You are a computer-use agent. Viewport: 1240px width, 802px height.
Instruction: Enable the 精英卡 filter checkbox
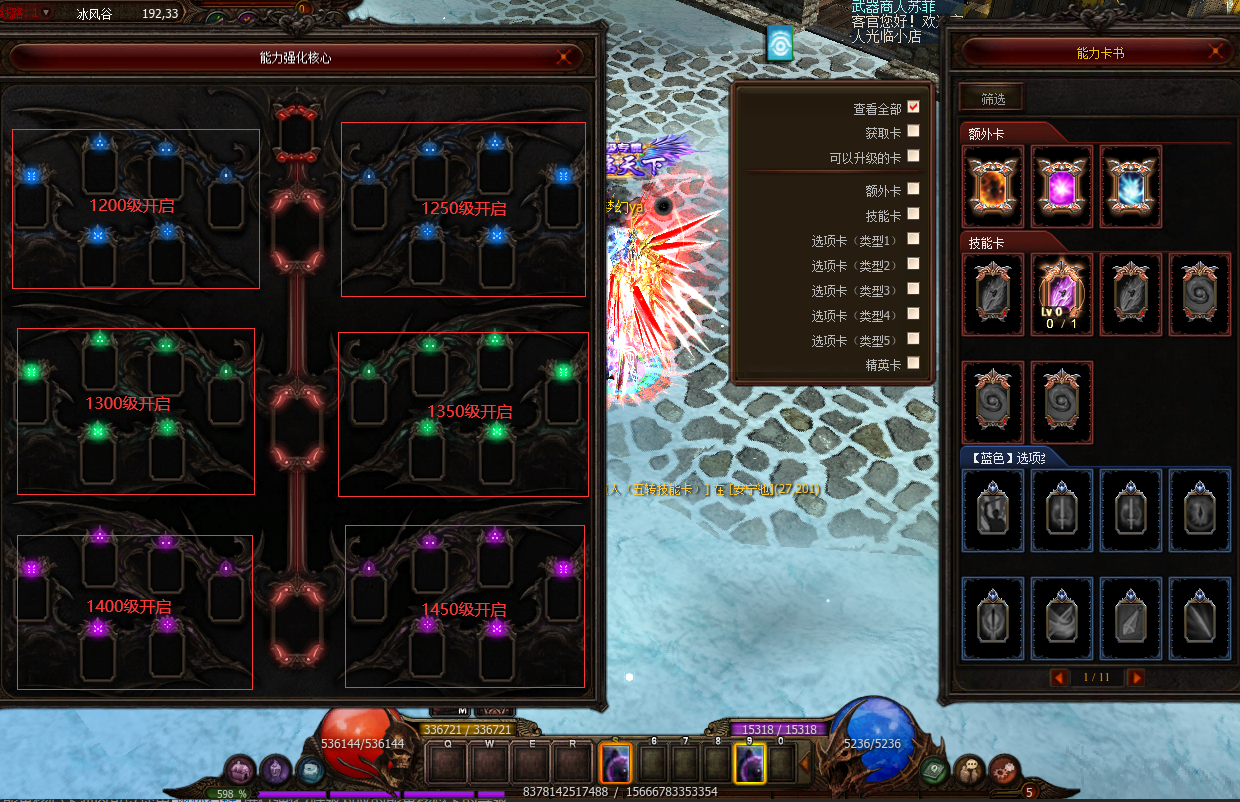click(913, 364)
